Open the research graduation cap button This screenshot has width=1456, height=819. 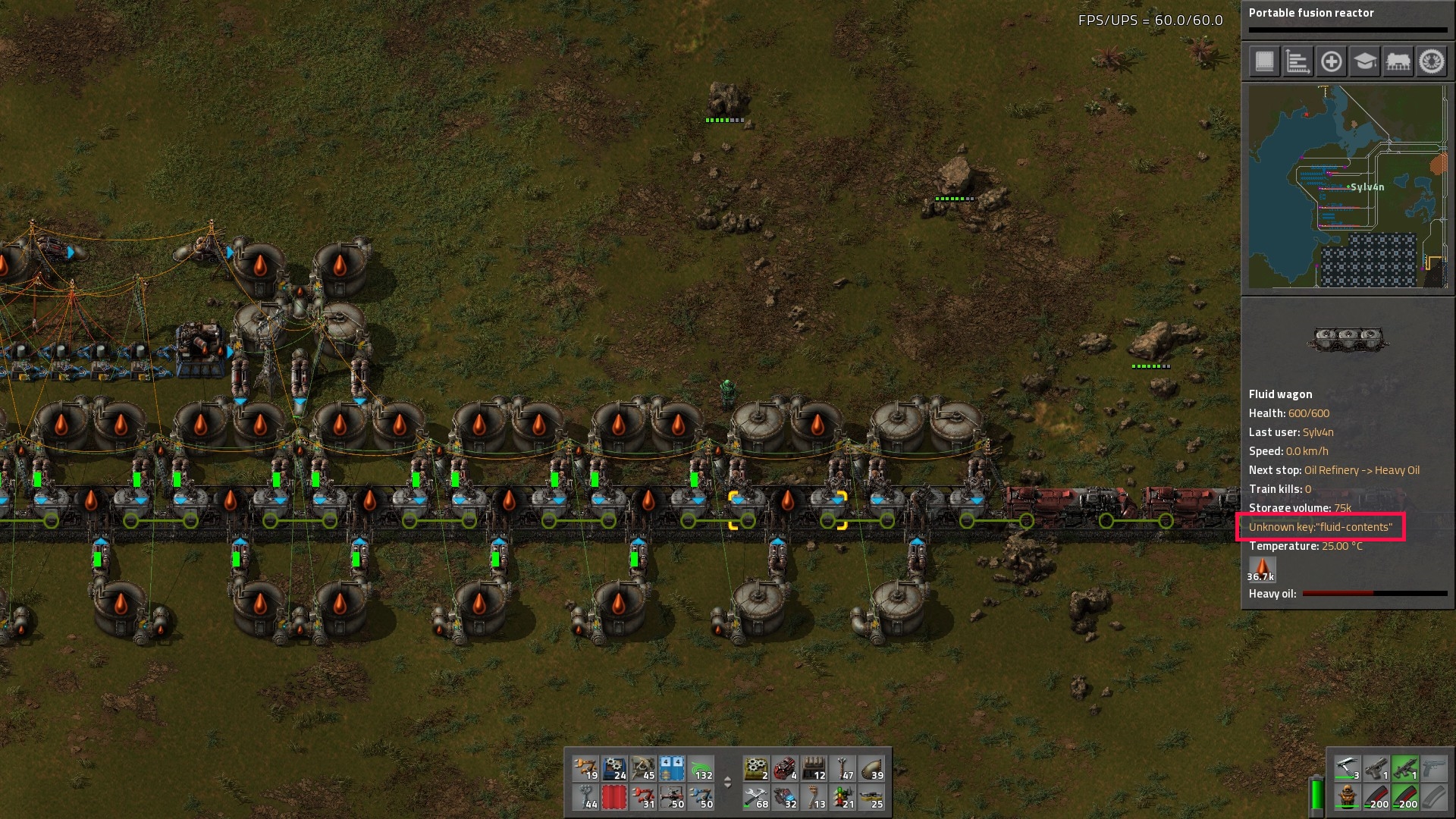coord(1364,61)
